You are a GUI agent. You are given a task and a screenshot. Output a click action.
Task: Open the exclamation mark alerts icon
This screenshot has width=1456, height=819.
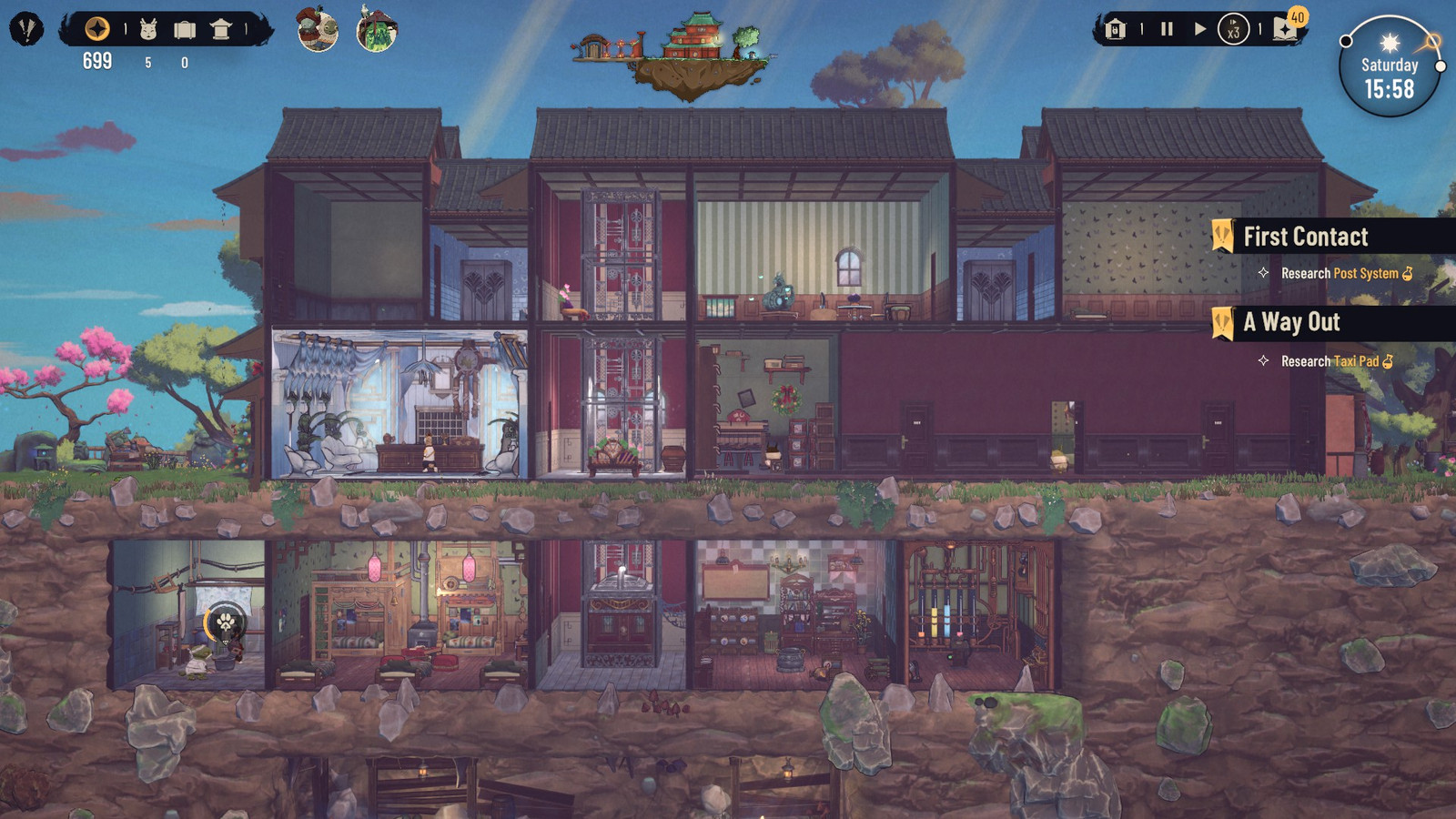click(x=26, y=30)
